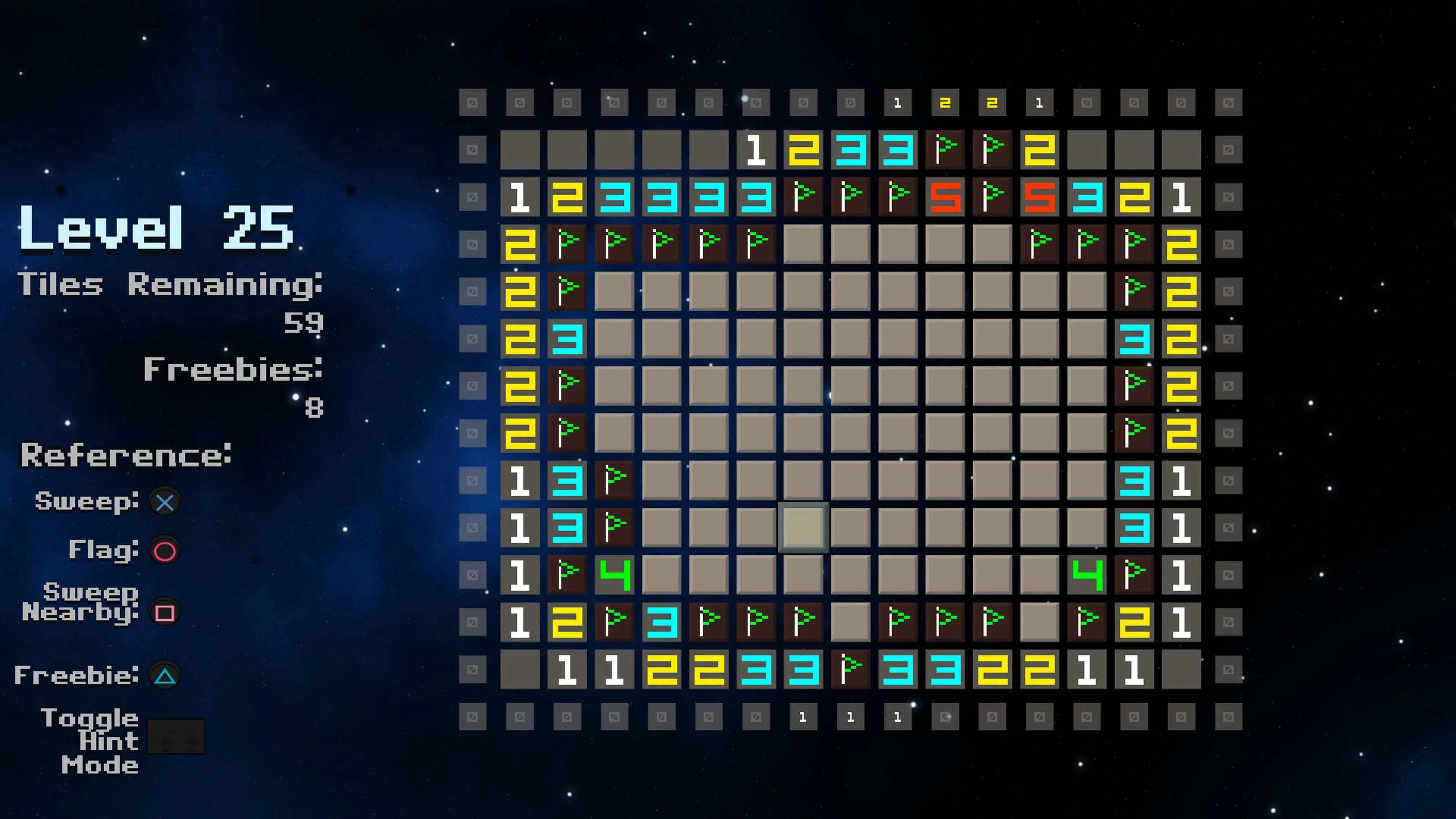Select the Sweep cross button icon in Reference
1456x819 pixels.
(x=165, y=501)
